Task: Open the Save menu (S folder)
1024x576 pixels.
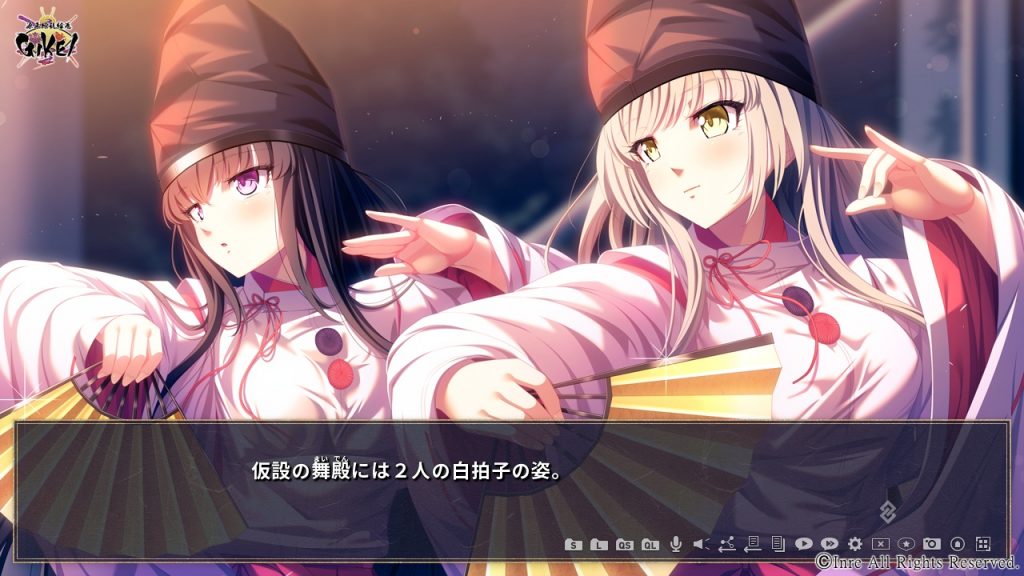Action: point(573,544)
